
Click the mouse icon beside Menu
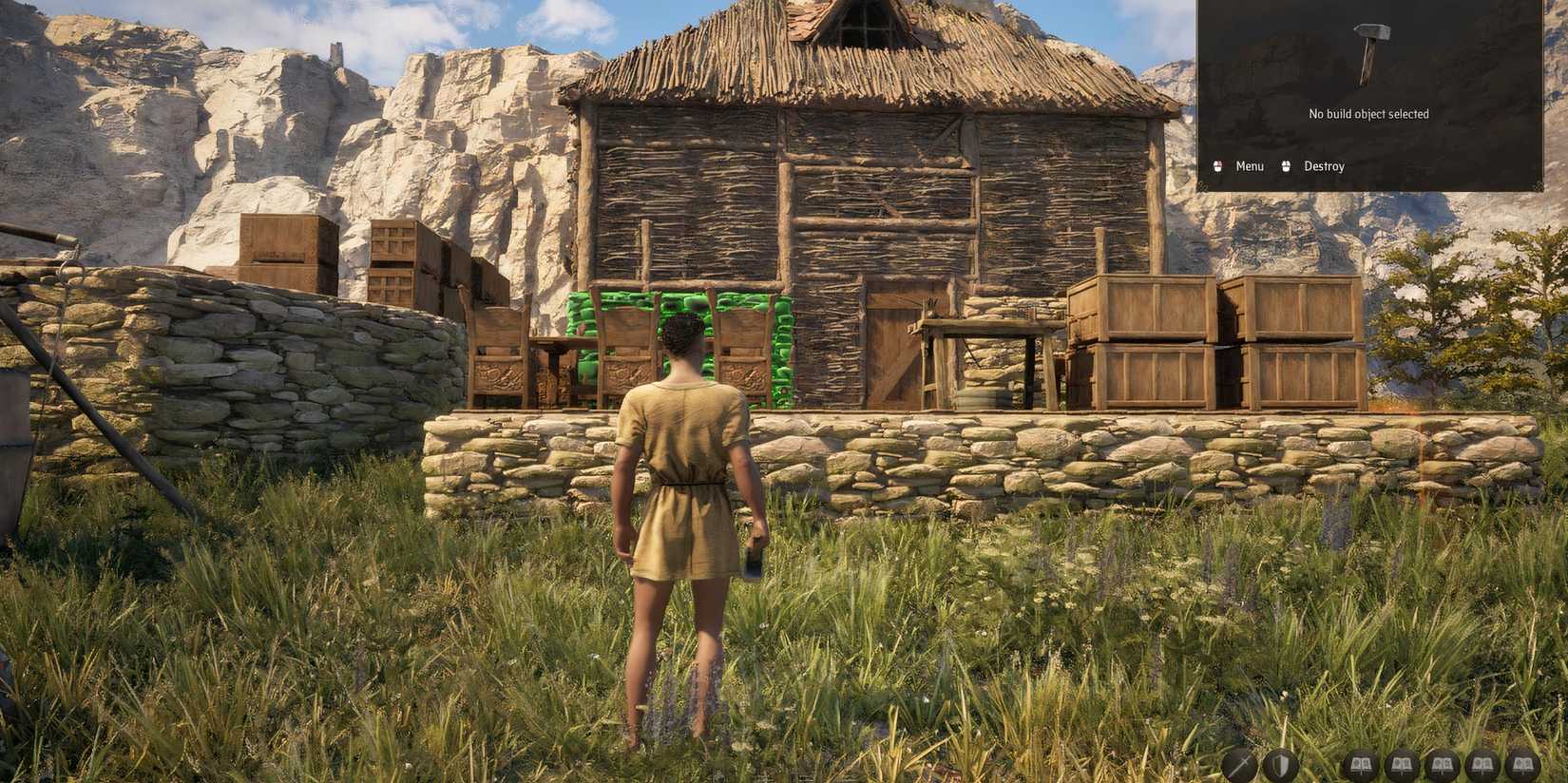tap(1216, 165)
